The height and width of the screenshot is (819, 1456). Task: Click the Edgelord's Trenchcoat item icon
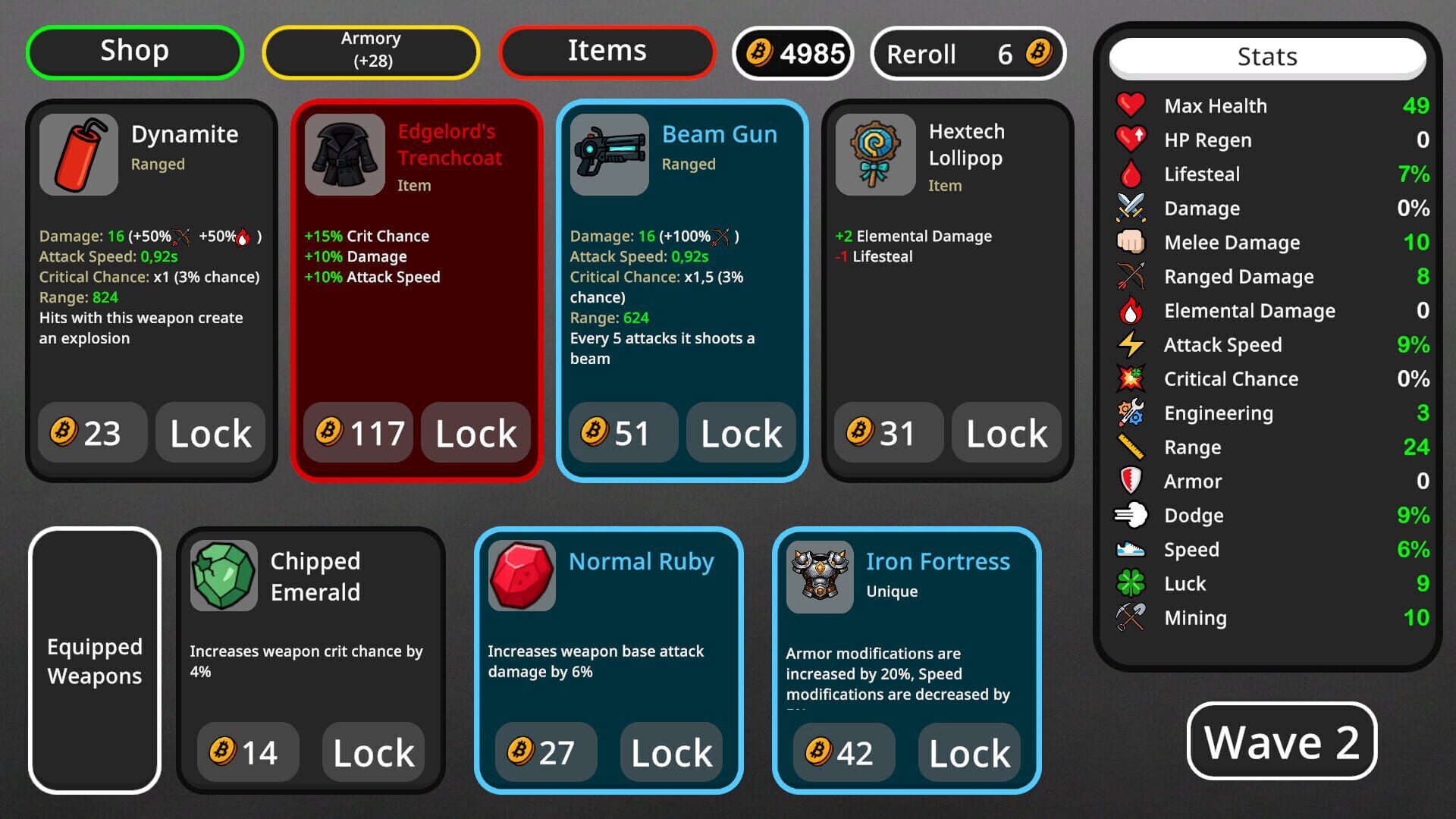click(344, 154)
